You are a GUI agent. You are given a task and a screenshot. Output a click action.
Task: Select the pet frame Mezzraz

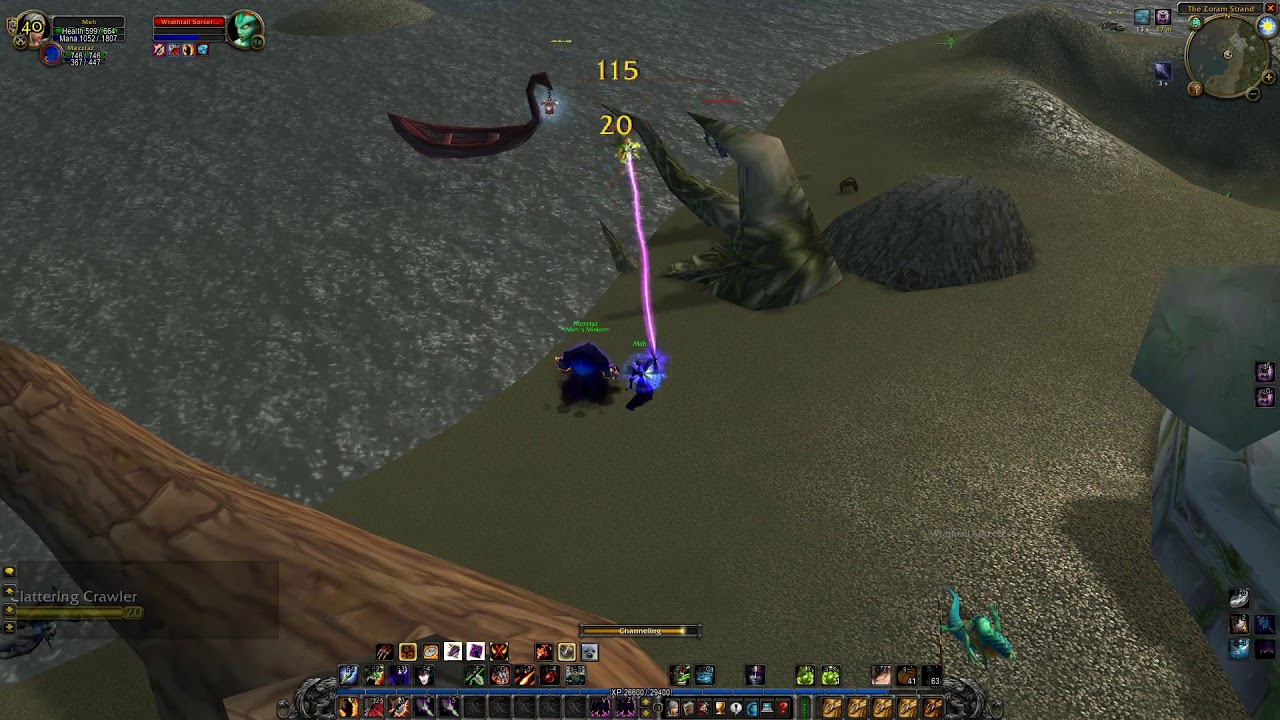[53, 55]
